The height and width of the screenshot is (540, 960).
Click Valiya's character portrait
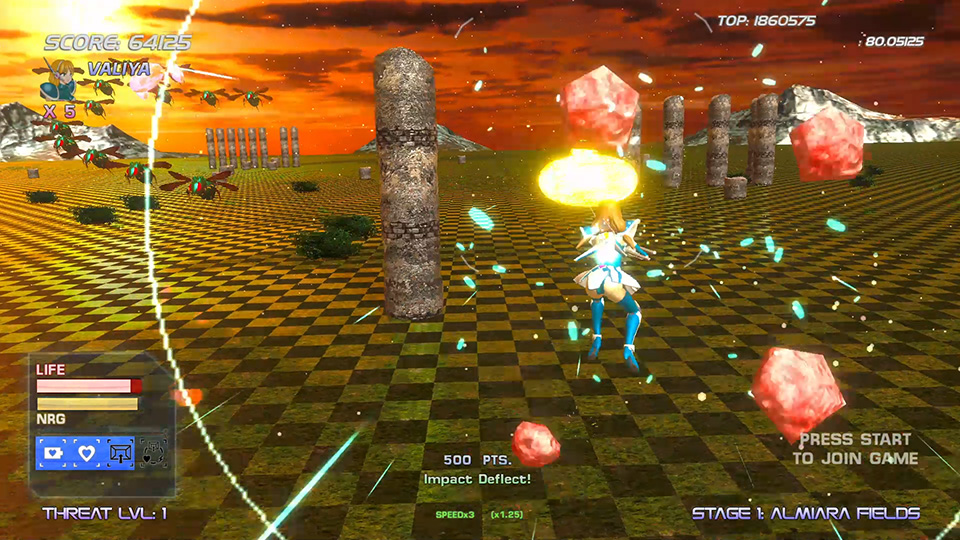[60, 79]
